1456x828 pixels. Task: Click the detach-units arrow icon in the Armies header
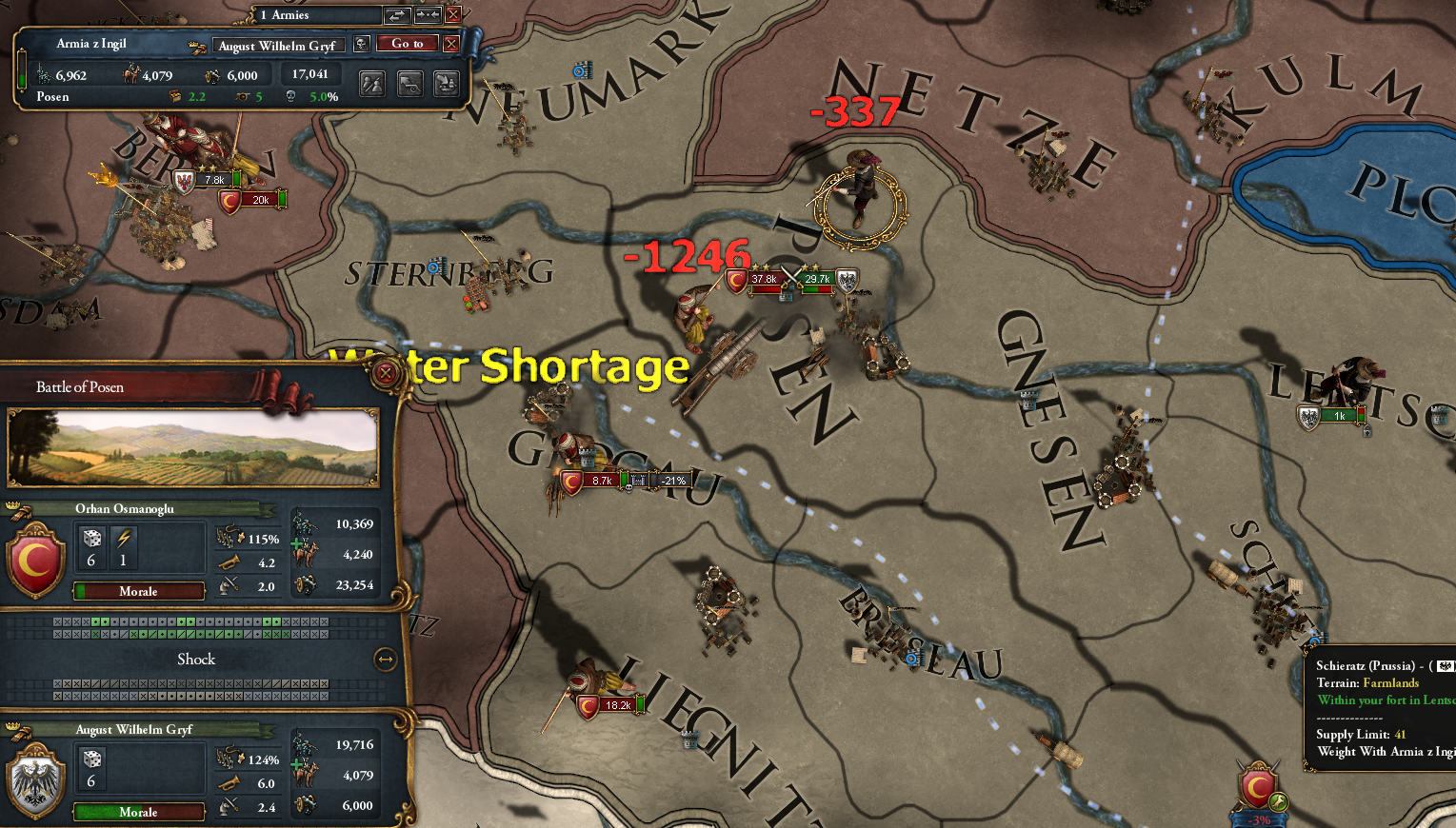(397, 14)
